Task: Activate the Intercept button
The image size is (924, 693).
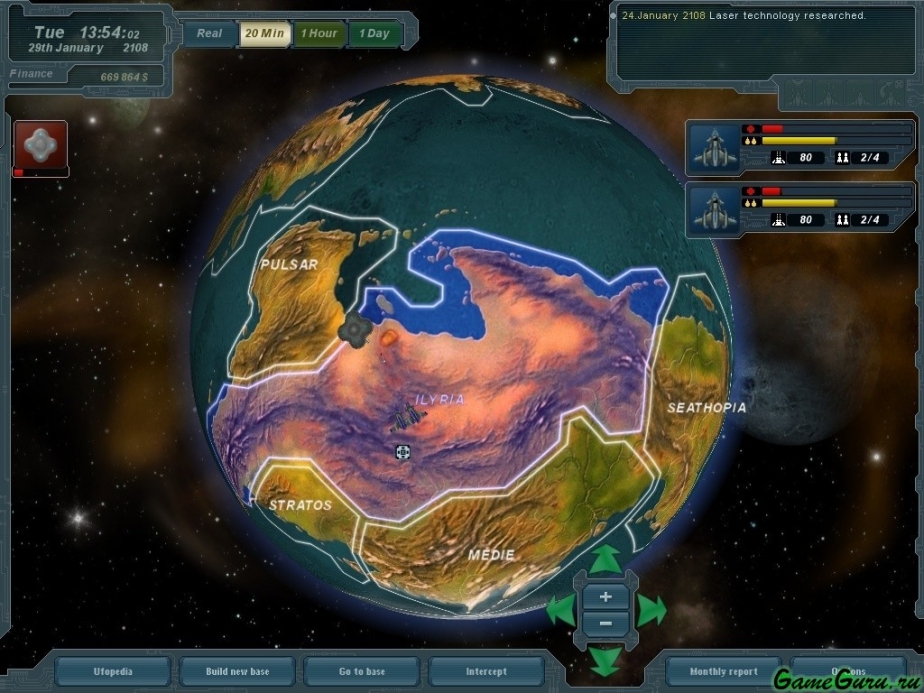Action: 486,671
